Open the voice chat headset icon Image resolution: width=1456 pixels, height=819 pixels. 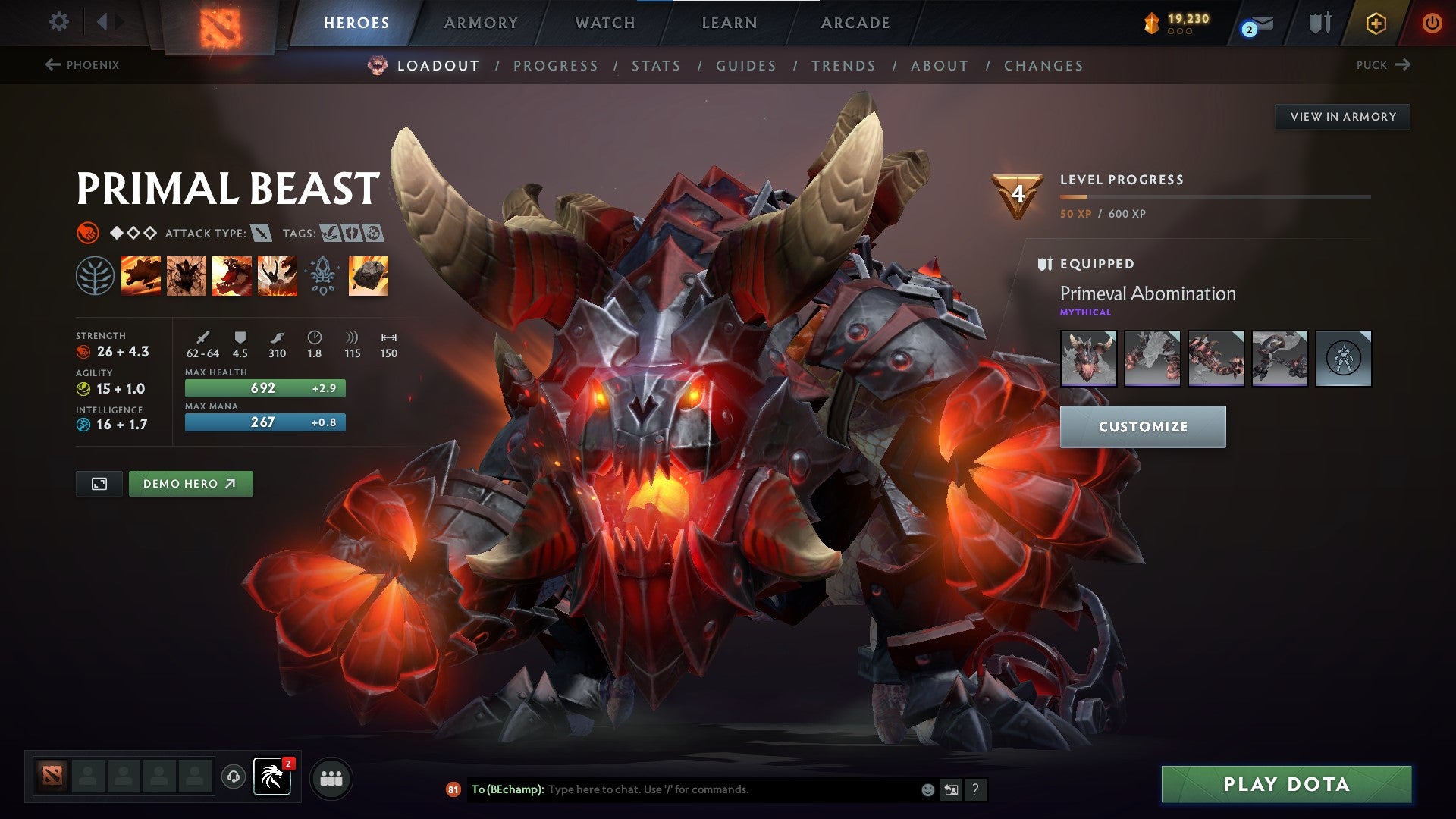[x=233, y=777]
